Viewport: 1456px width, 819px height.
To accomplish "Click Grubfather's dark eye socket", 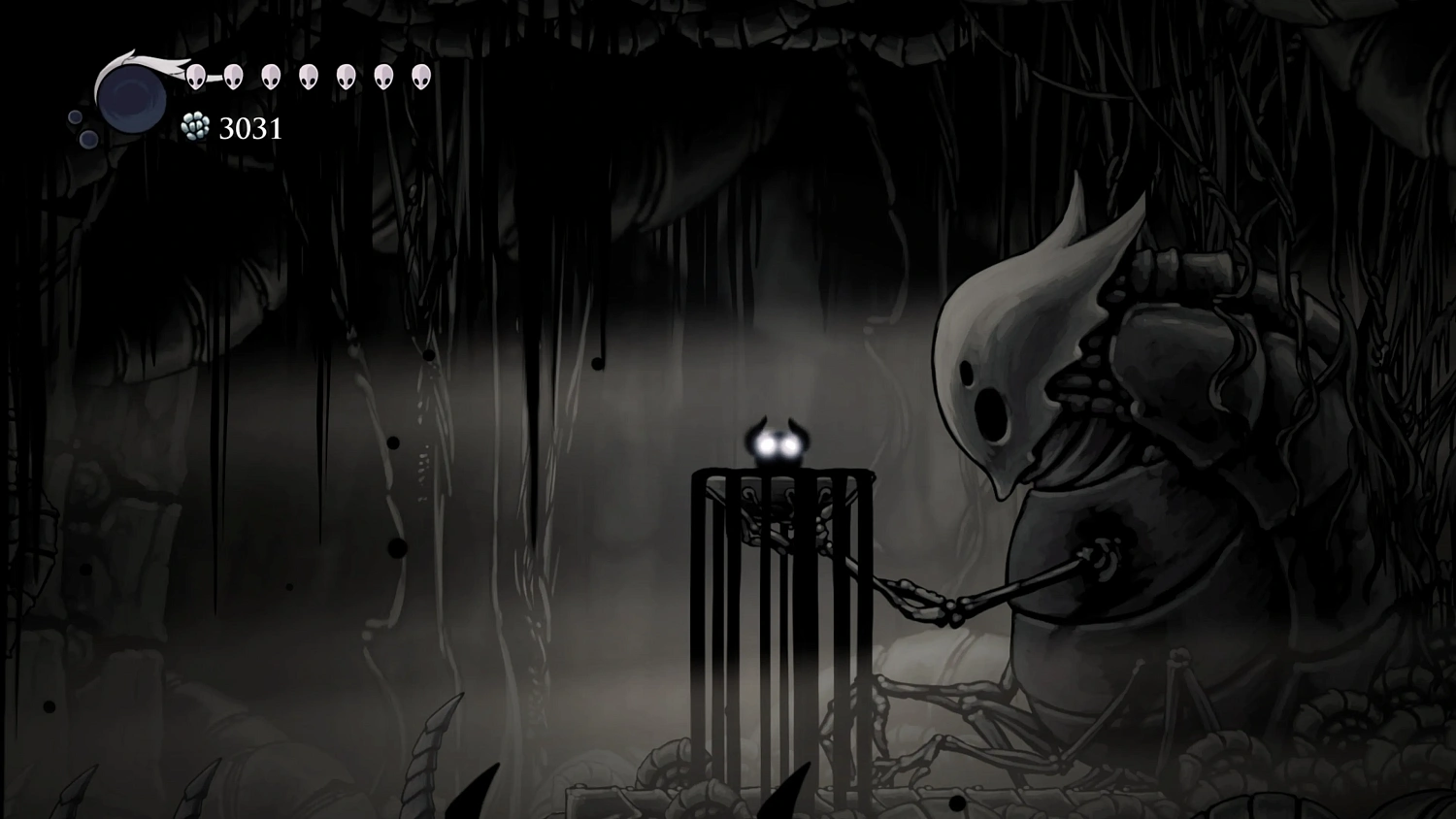I will pyautogui.click(x=966, y=372).
